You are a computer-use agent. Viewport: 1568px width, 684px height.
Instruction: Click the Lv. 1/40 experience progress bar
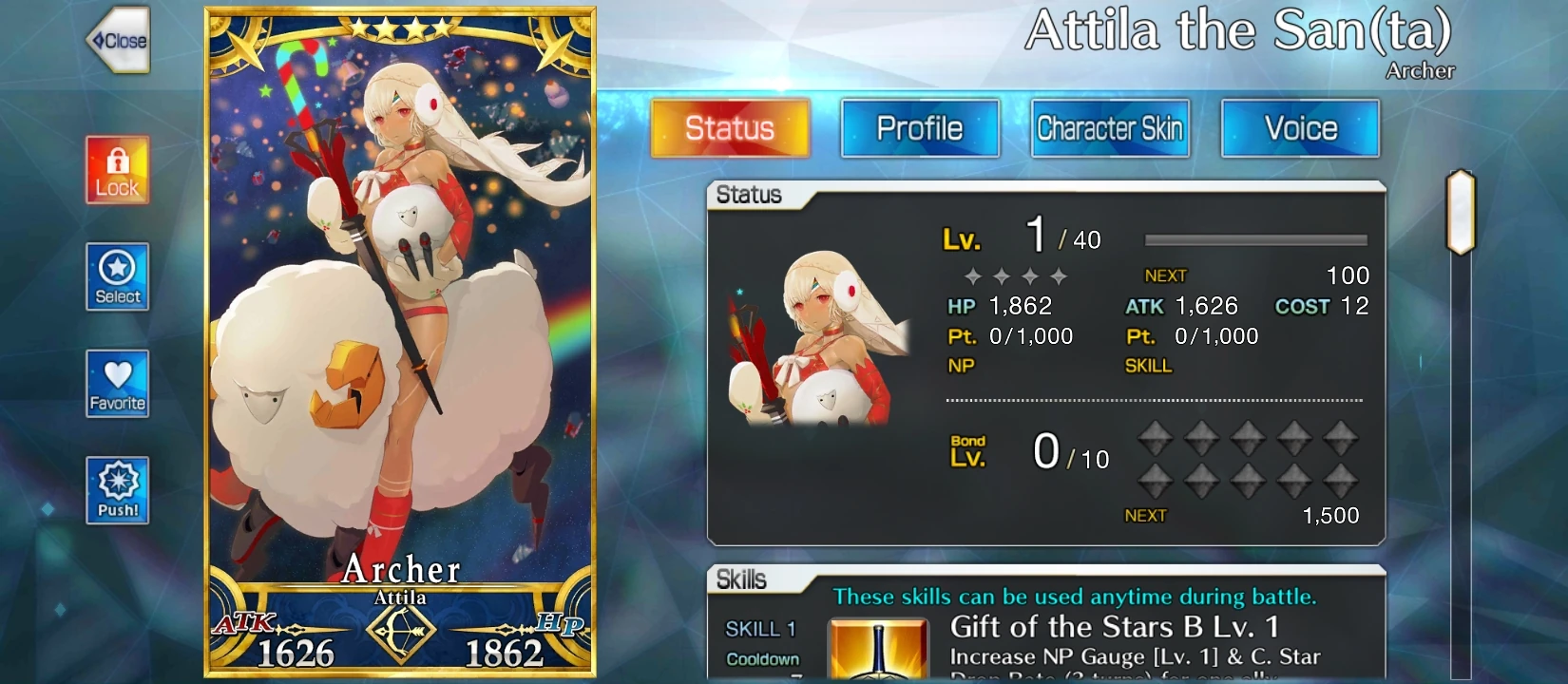(1254, 240)
